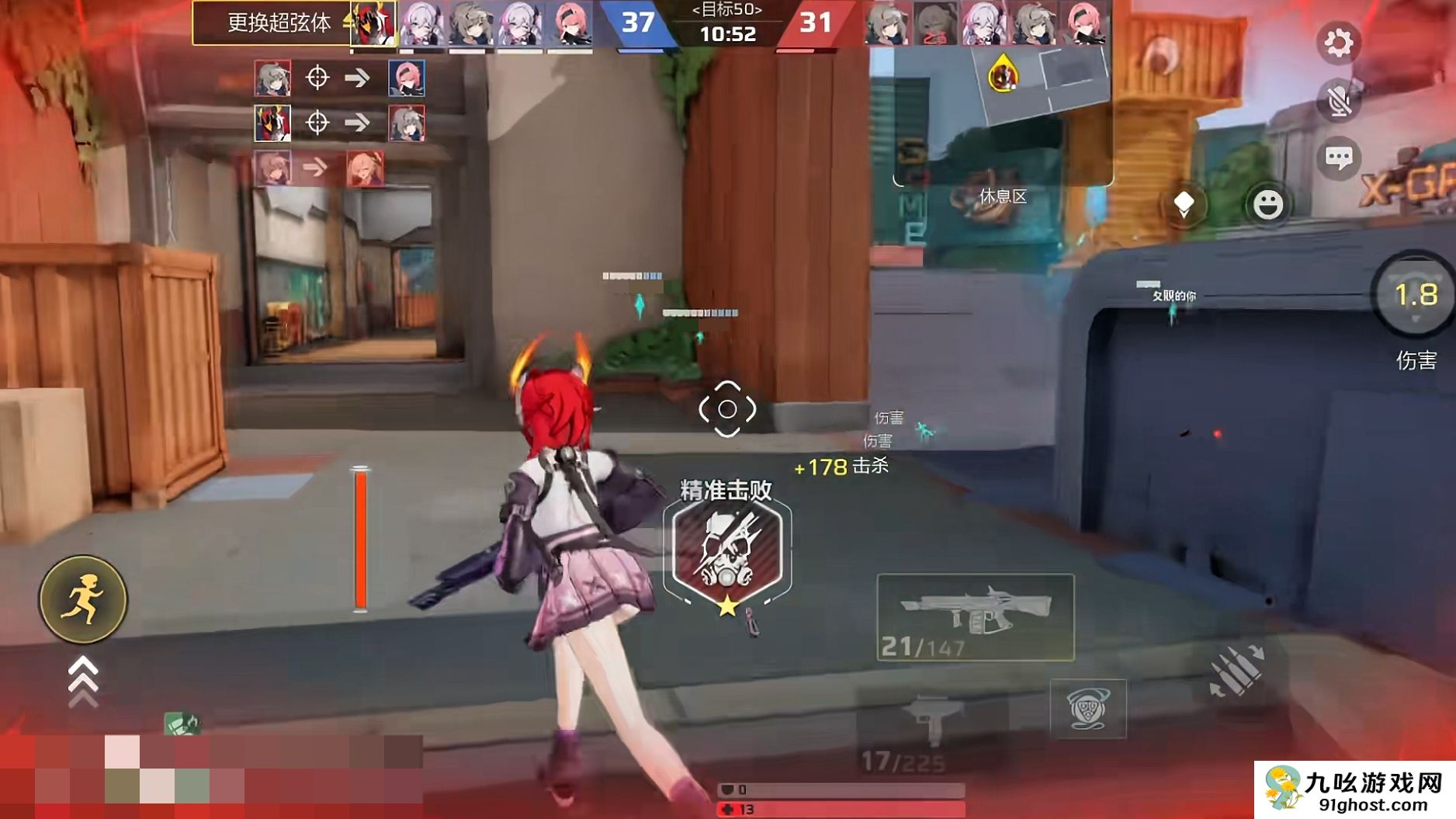This screenshot has height=819, width=1456.
Task: Tap the upward chevrons jump button
Action: pos(83,681)
